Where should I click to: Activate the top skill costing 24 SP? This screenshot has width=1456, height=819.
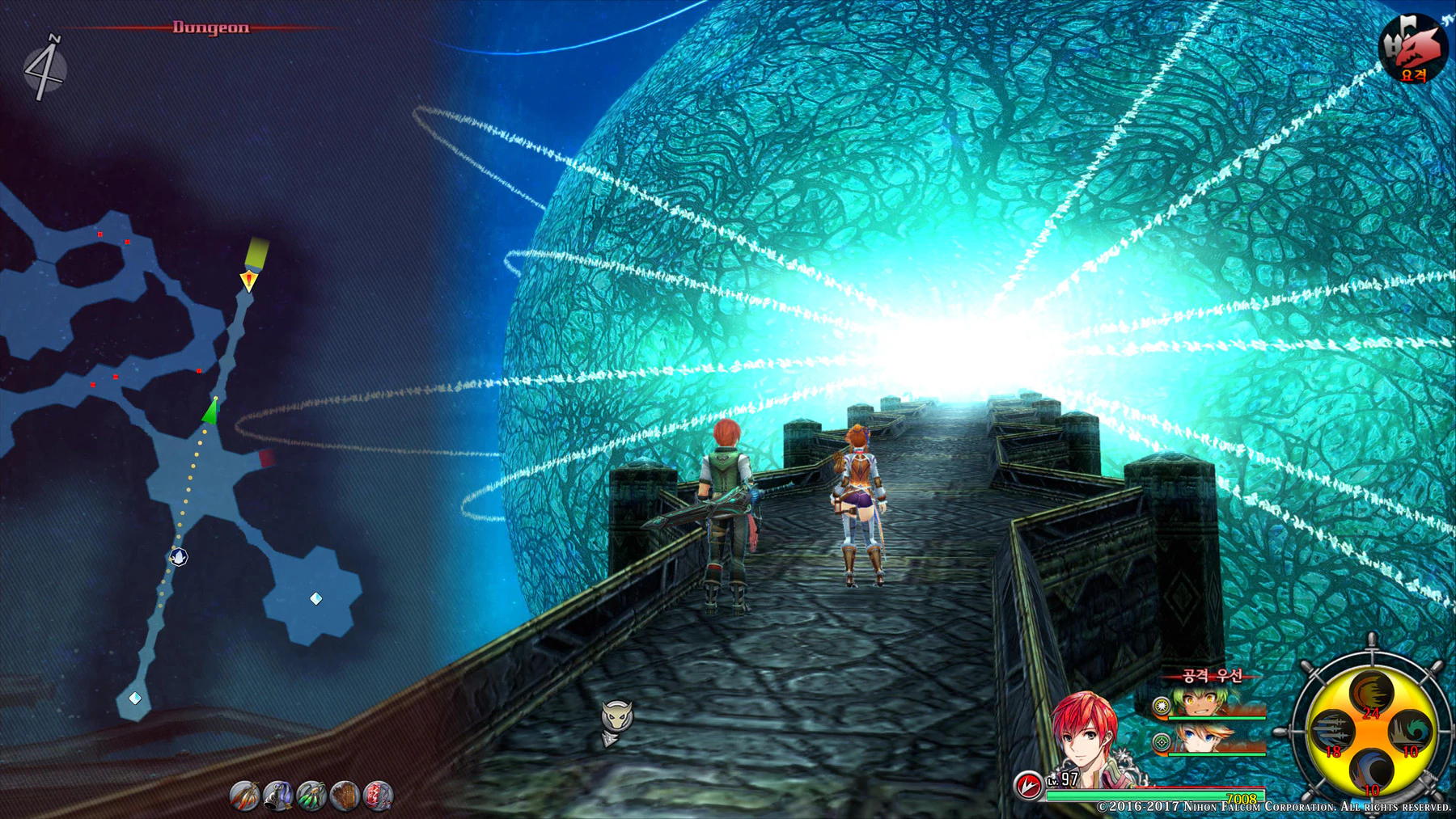[x=1372, y=694]
